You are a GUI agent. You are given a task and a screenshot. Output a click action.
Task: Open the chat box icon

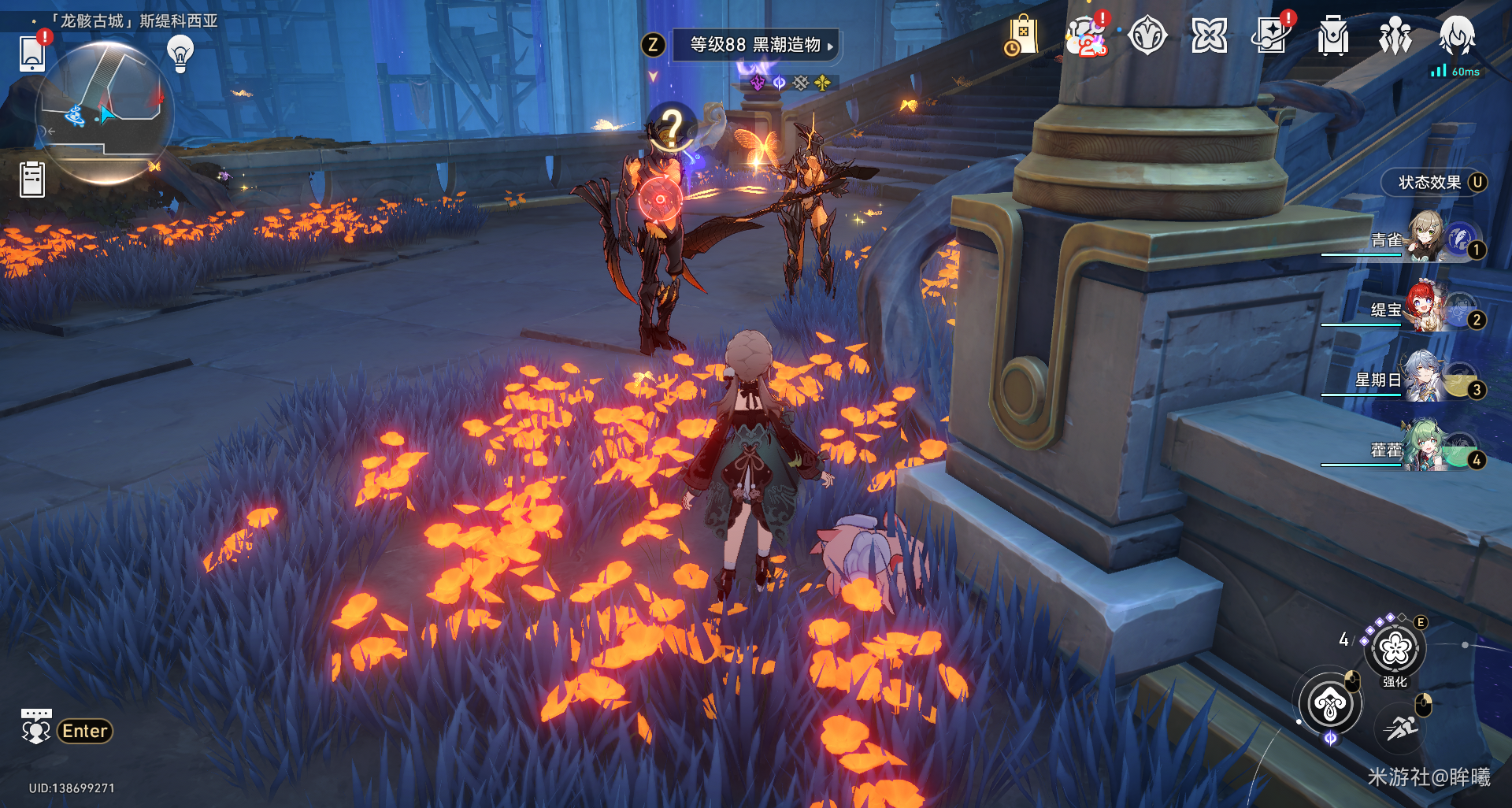36,727
